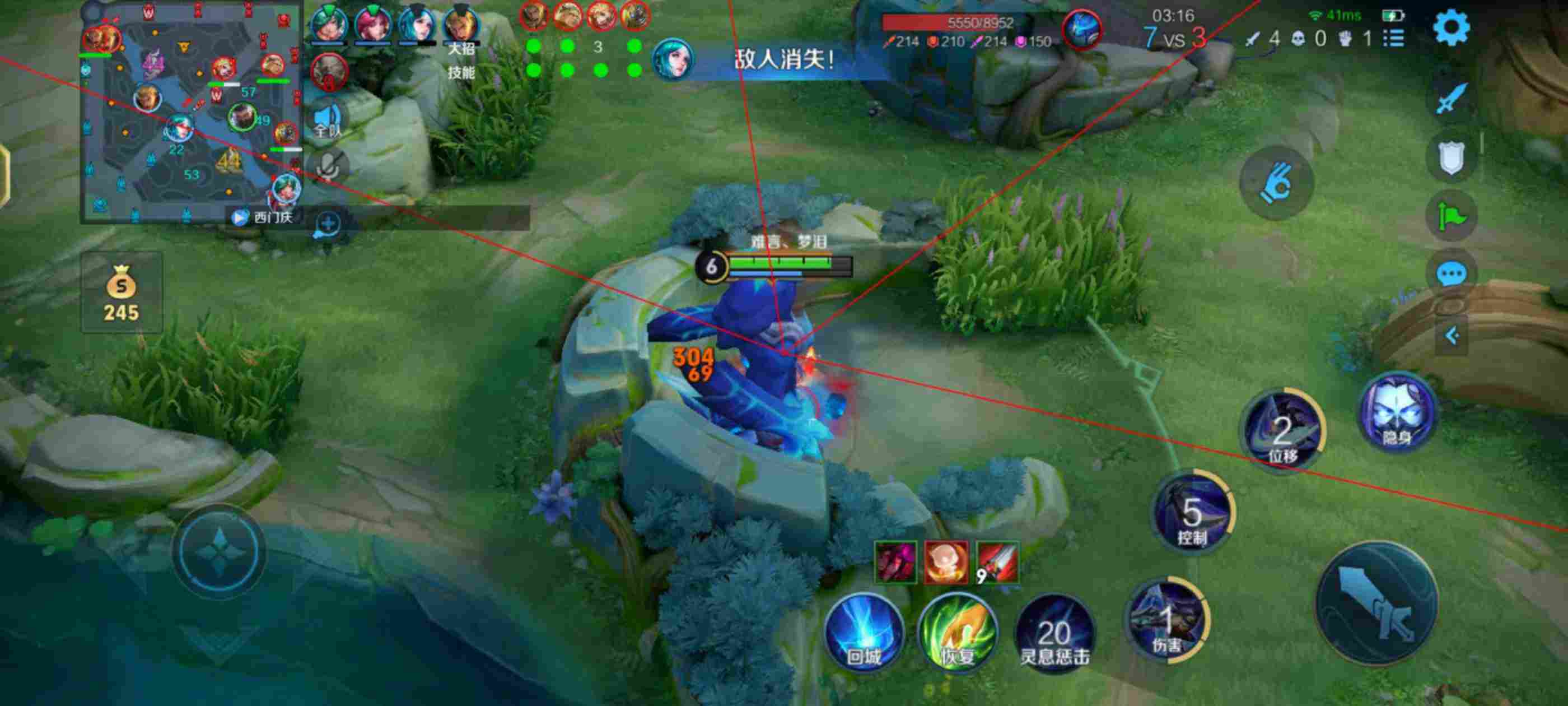Open the settings gear menu

(x=1451, y=27)
